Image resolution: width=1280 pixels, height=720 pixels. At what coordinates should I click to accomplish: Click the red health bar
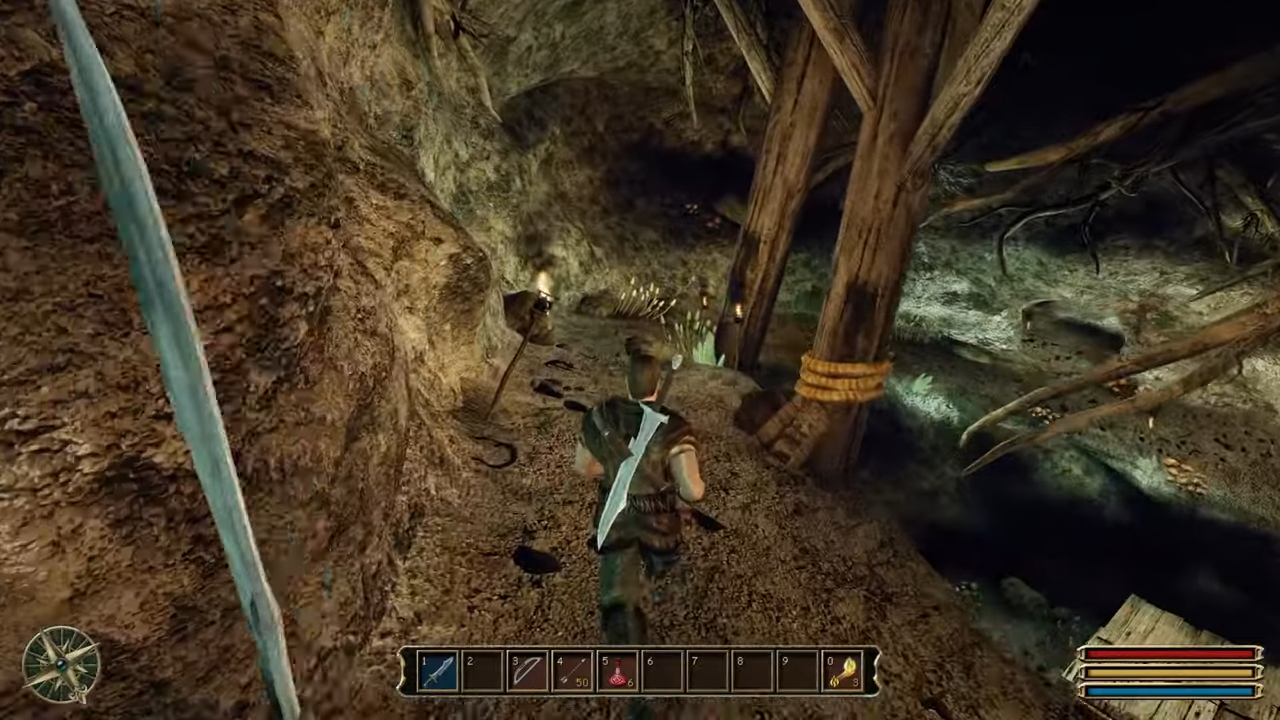[x=1170, y=655]
